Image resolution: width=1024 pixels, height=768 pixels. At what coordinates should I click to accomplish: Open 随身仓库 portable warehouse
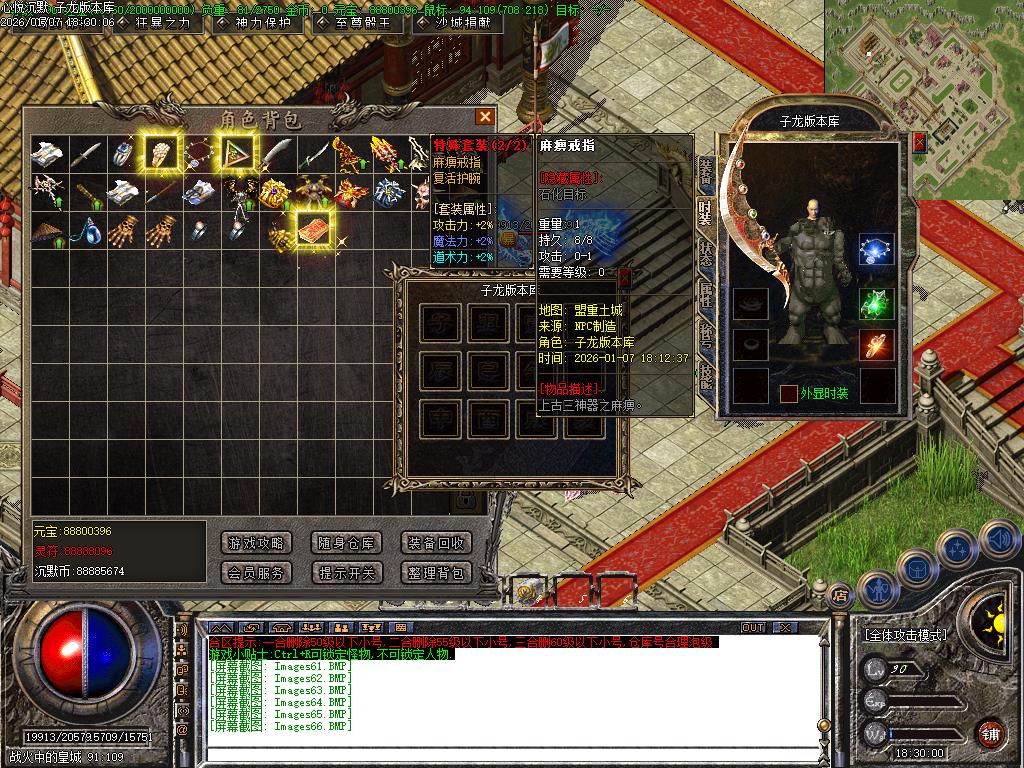click(x=346, y=543)
